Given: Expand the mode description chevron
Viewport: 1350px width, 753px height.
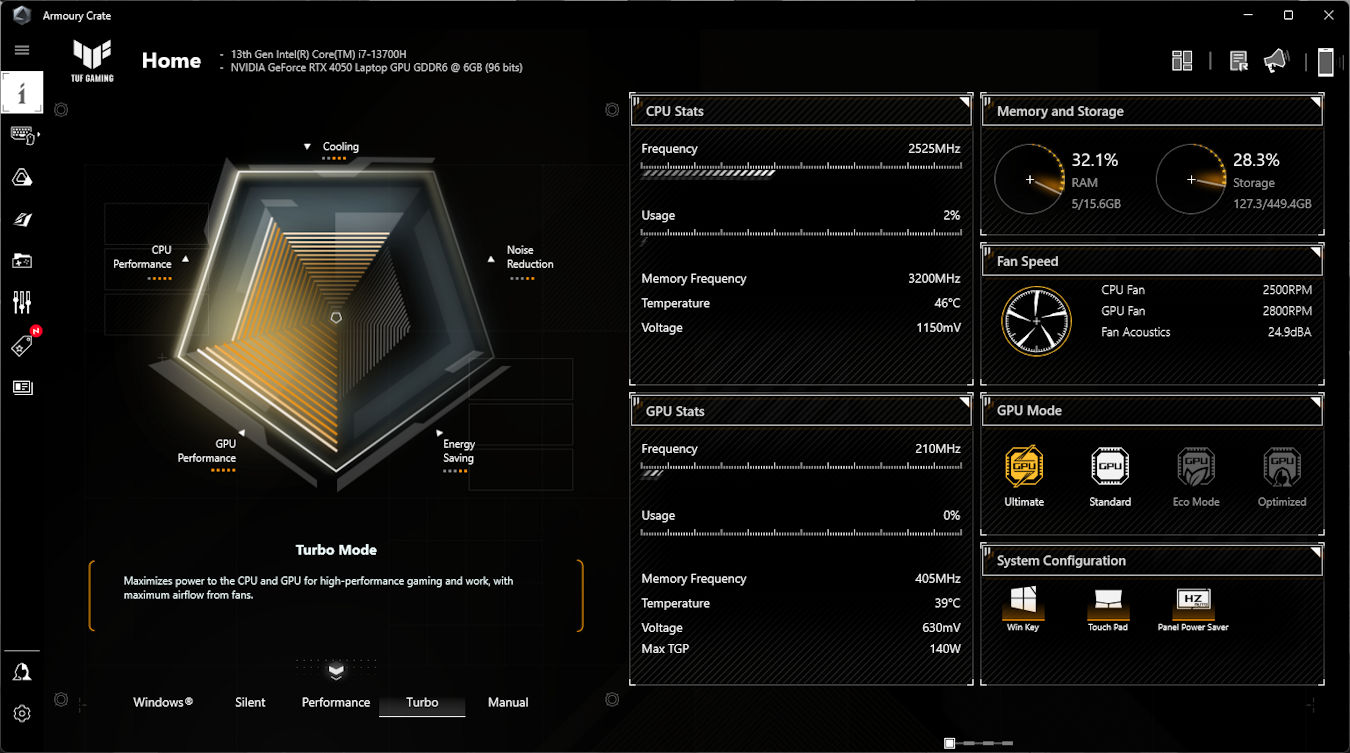Looking at the screenshot, I should pyautogui.click(x=336, y=670).
